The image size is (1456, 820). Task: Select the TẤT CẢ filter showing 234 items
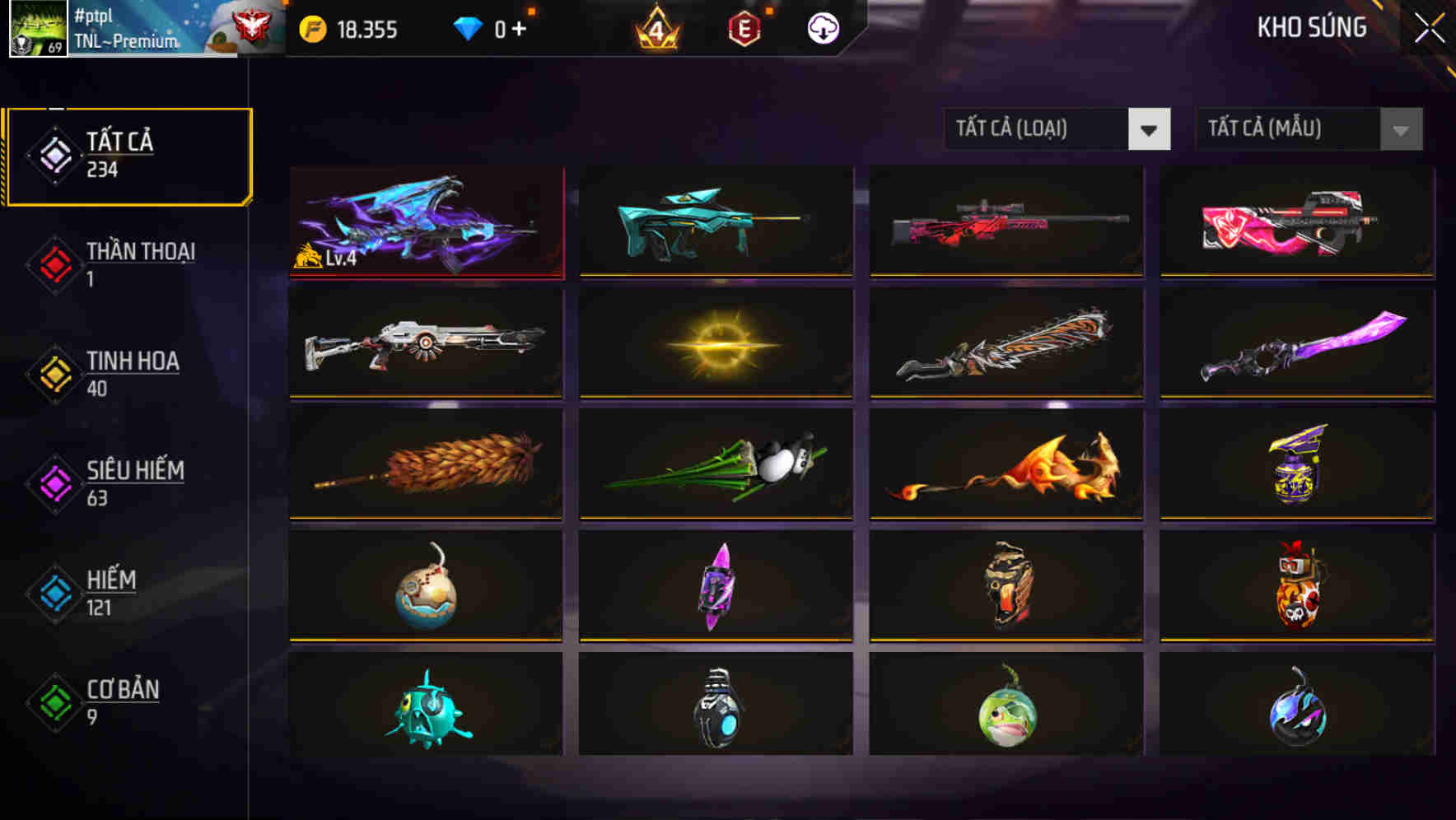128,153
